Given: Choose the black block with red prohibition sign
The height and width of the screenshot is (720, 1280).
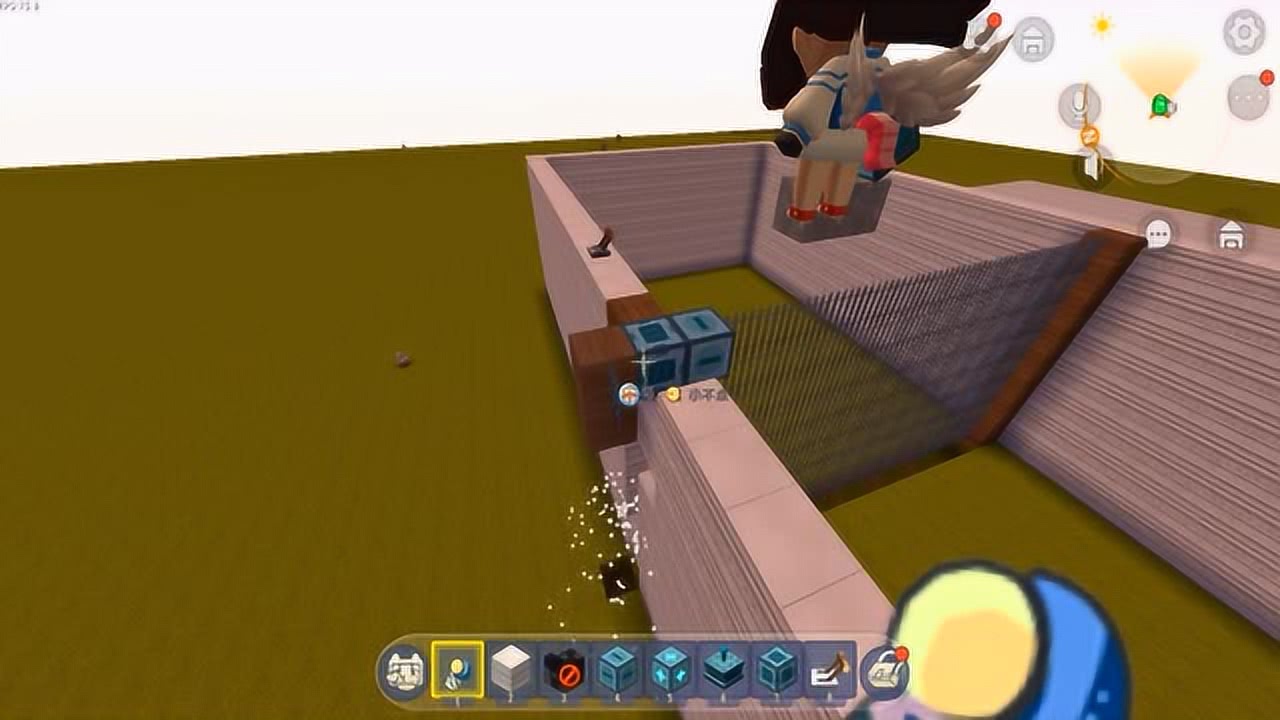Looking at the screenshot, I should pyautogui.click(x=566, y=669).
